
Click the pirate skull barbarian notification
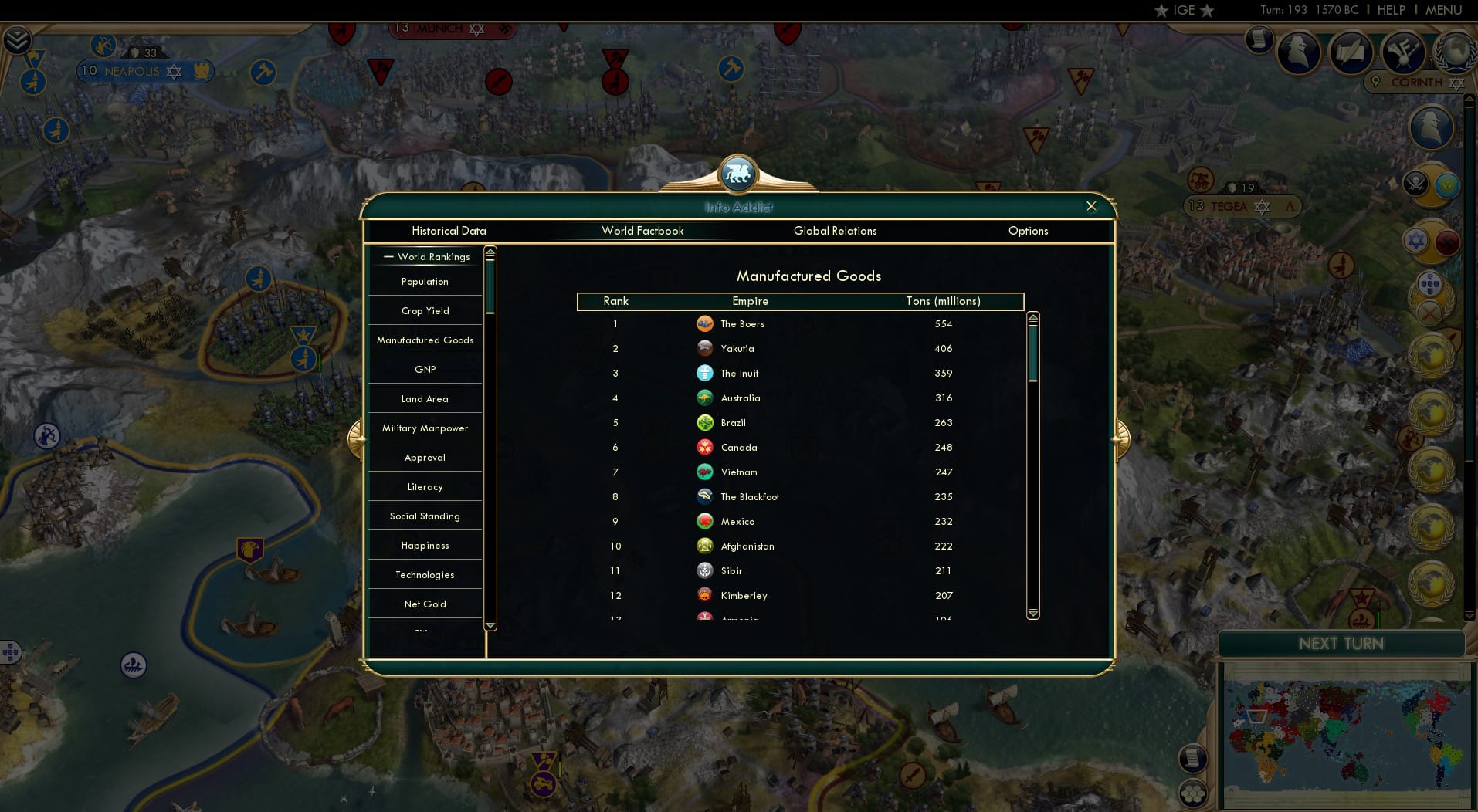[x=1417, y=183]
